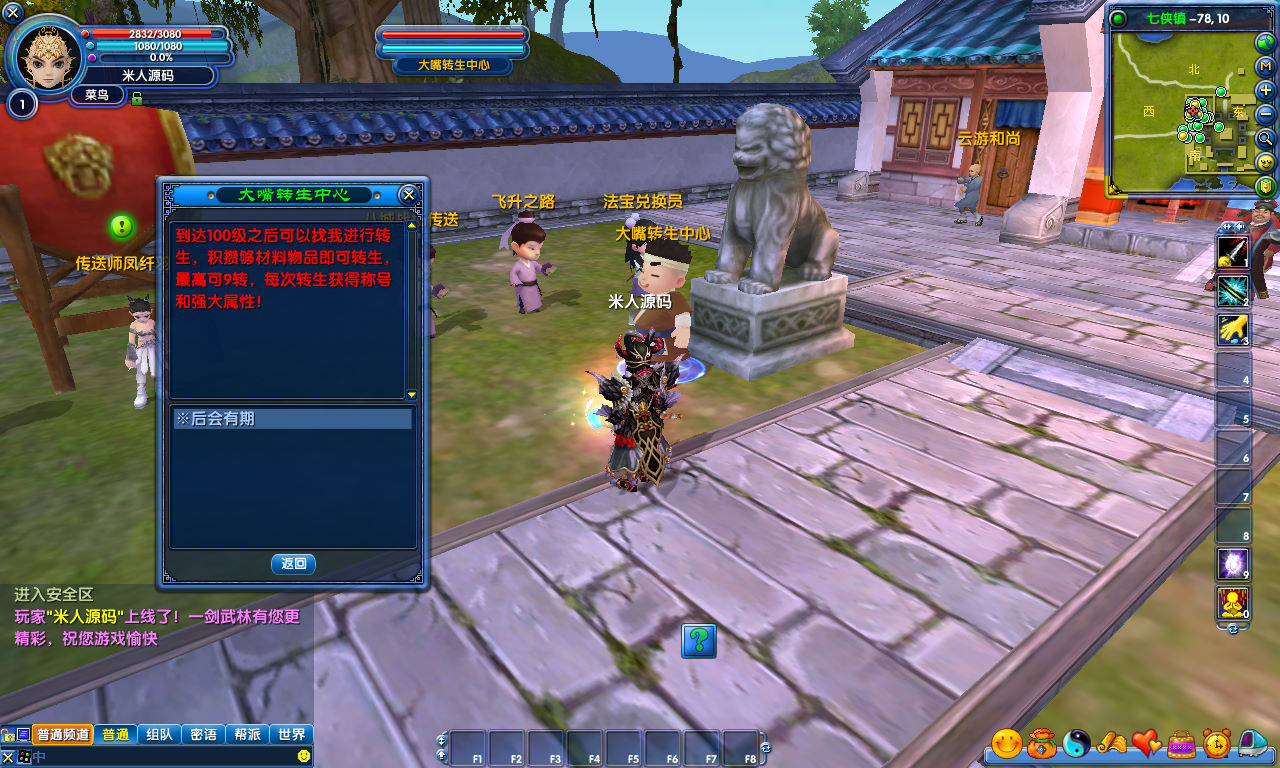Activate the purple orb skill in slot 9
The height and width of the screenshot is (768, 1280).
point(1232,564)
